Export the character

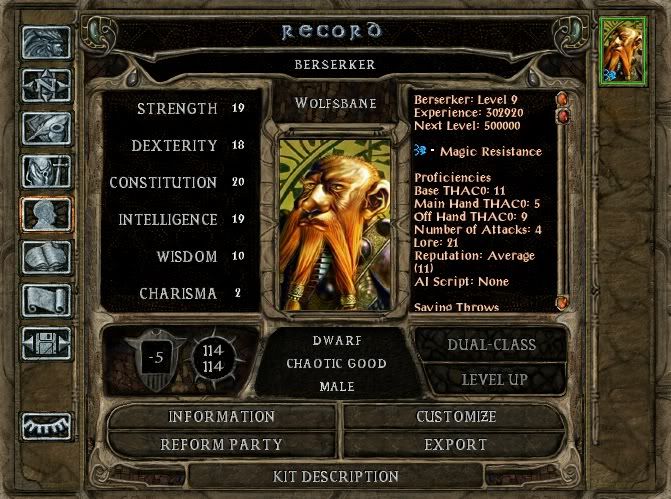[x=455, y=444]
